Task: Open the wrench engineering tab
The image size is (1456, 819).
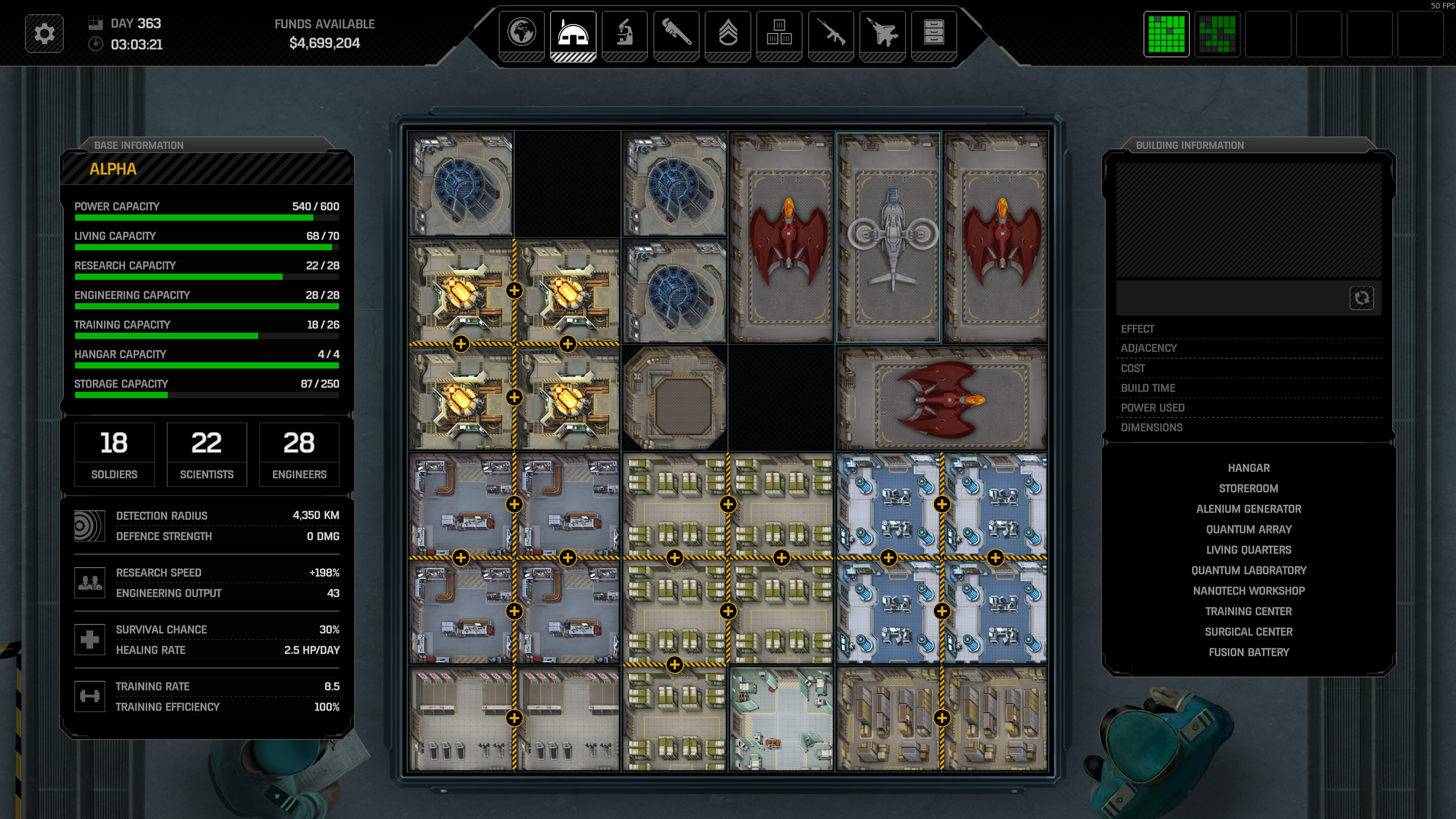Action: tap(676, 32)
